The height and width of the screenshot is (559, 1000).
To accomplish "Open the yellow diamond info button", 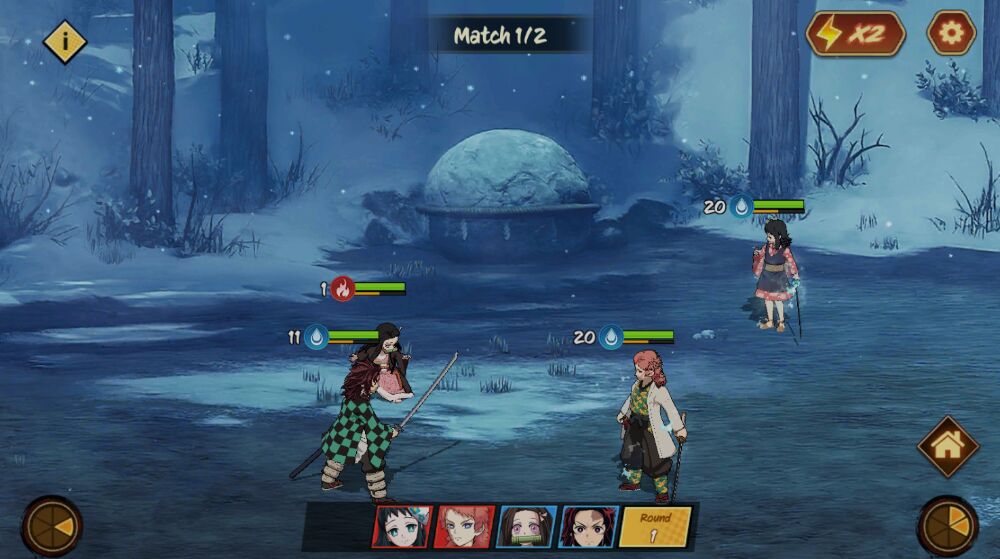I will point(65,41).
